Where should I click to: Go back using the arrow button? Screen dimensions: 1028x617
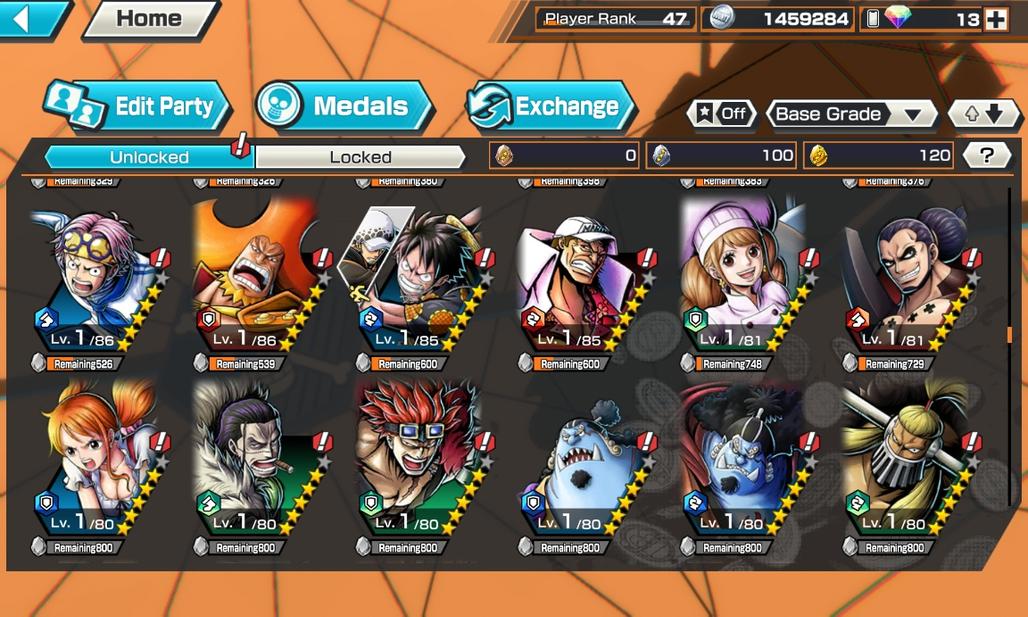(x=33, y=19)
